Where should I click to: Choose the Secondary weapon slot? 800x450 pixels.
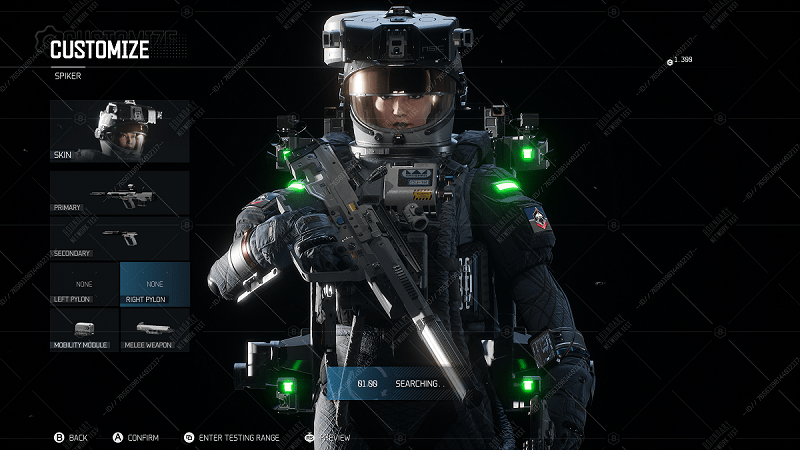[120, 238]
